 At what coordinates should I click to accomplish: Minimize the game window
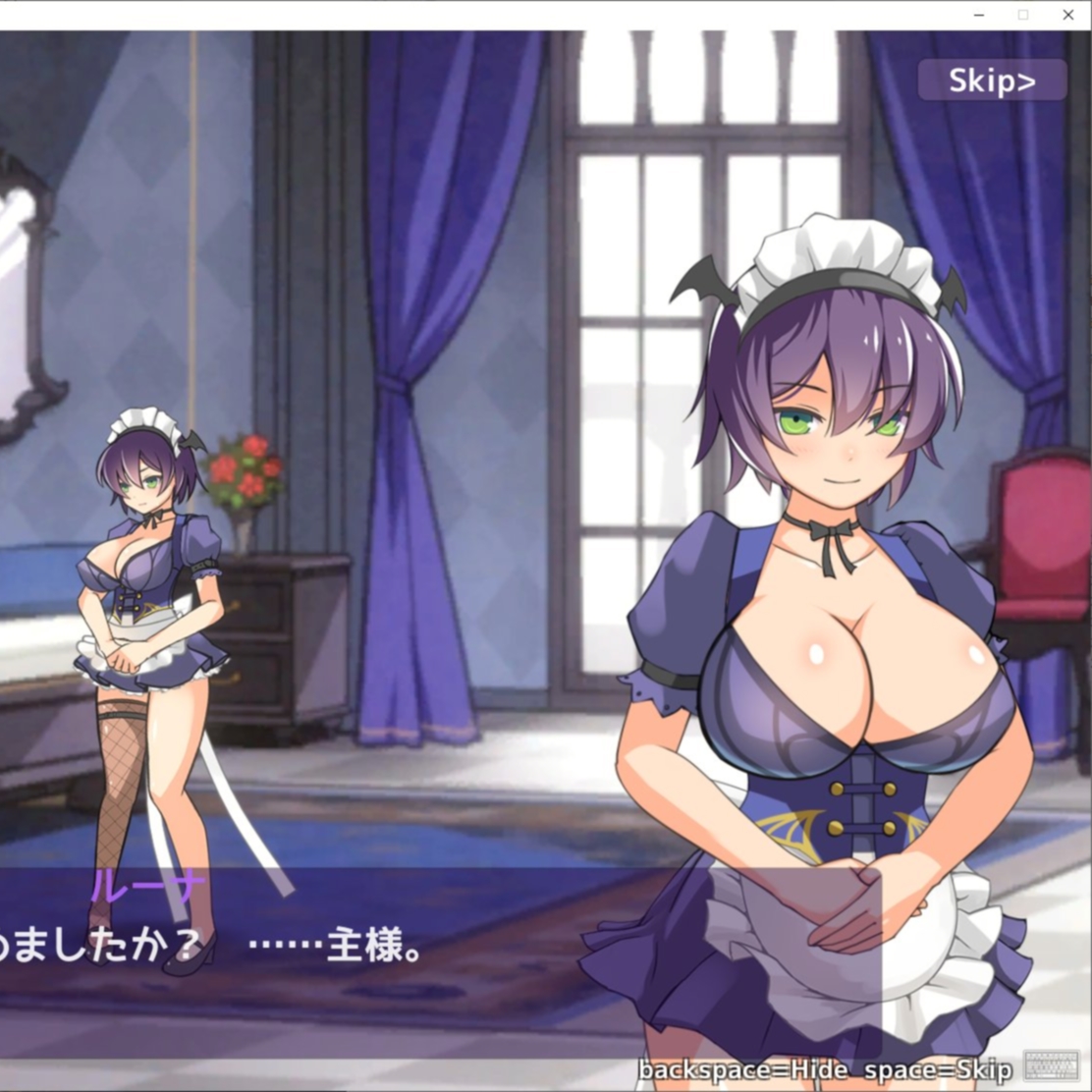pos(978,15)
